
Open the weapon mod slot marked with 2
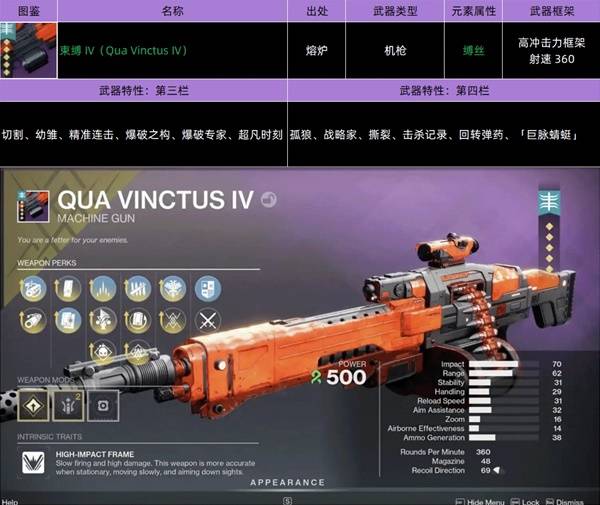(x=67, y=404)
